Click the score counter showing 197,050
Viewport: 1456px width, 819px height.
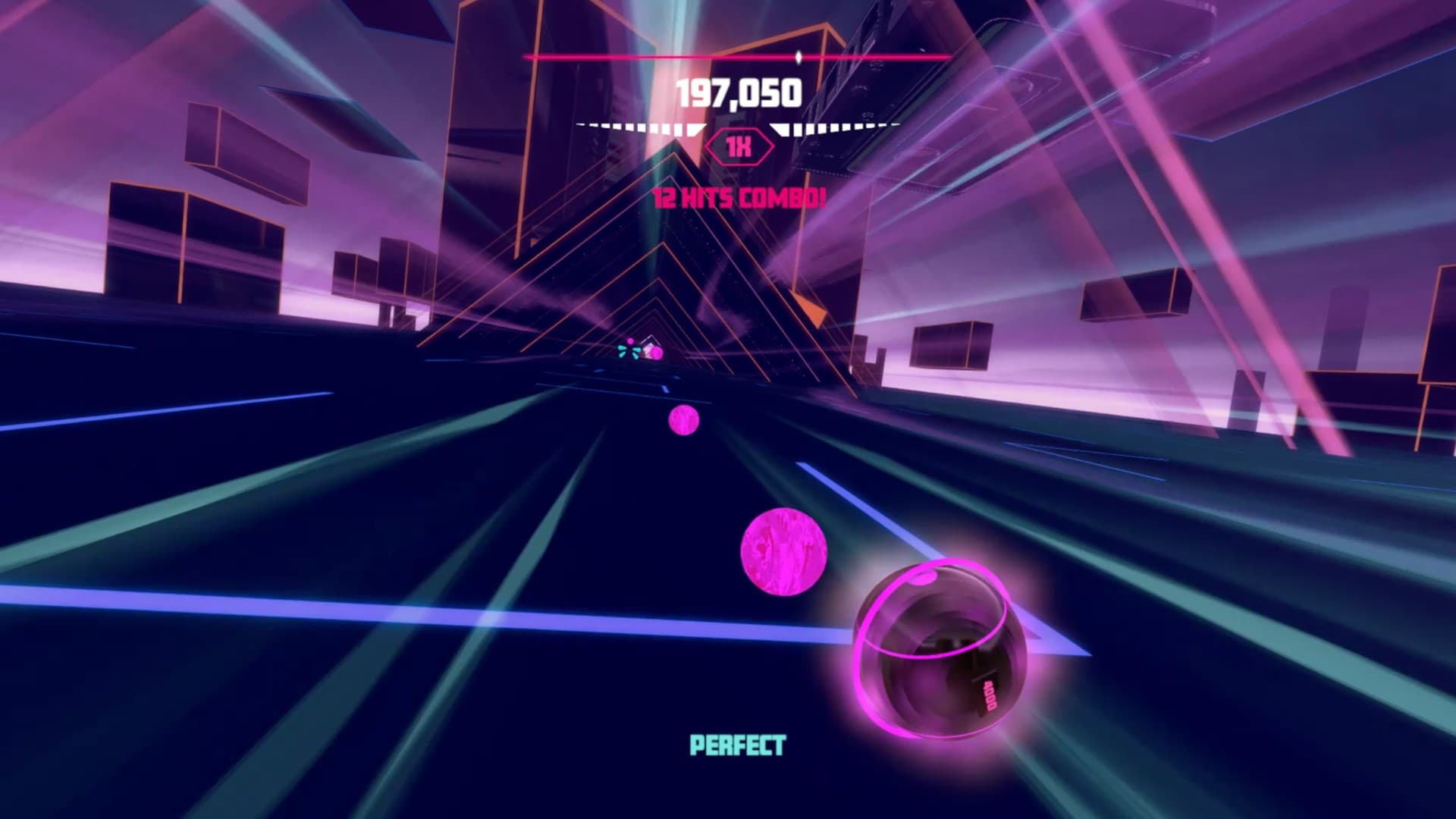(x=739, y=93)
